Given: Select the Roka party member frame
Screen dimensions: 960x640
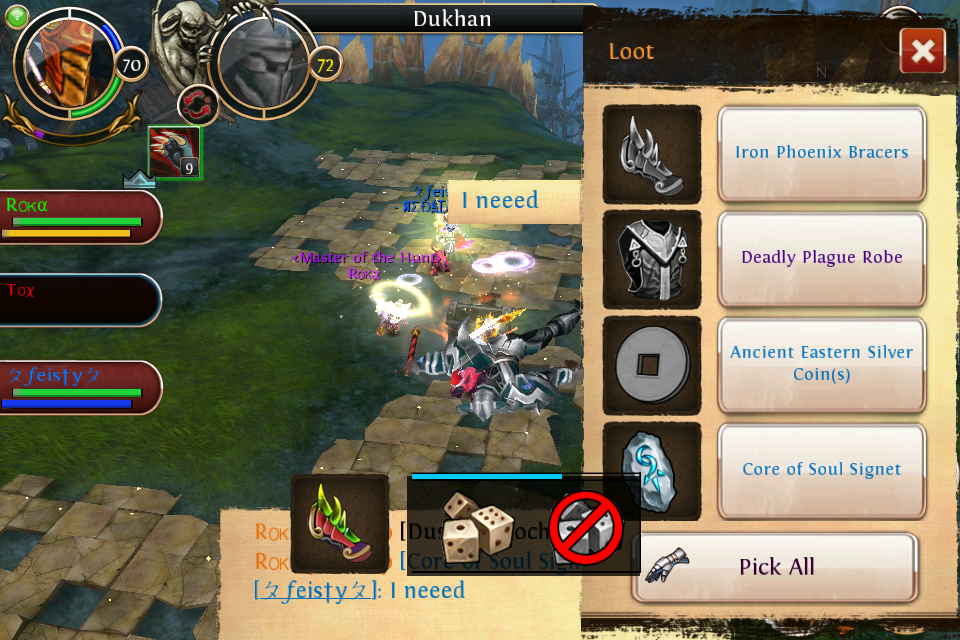Looking at the screenshot, I should click(x=78, y=217).
